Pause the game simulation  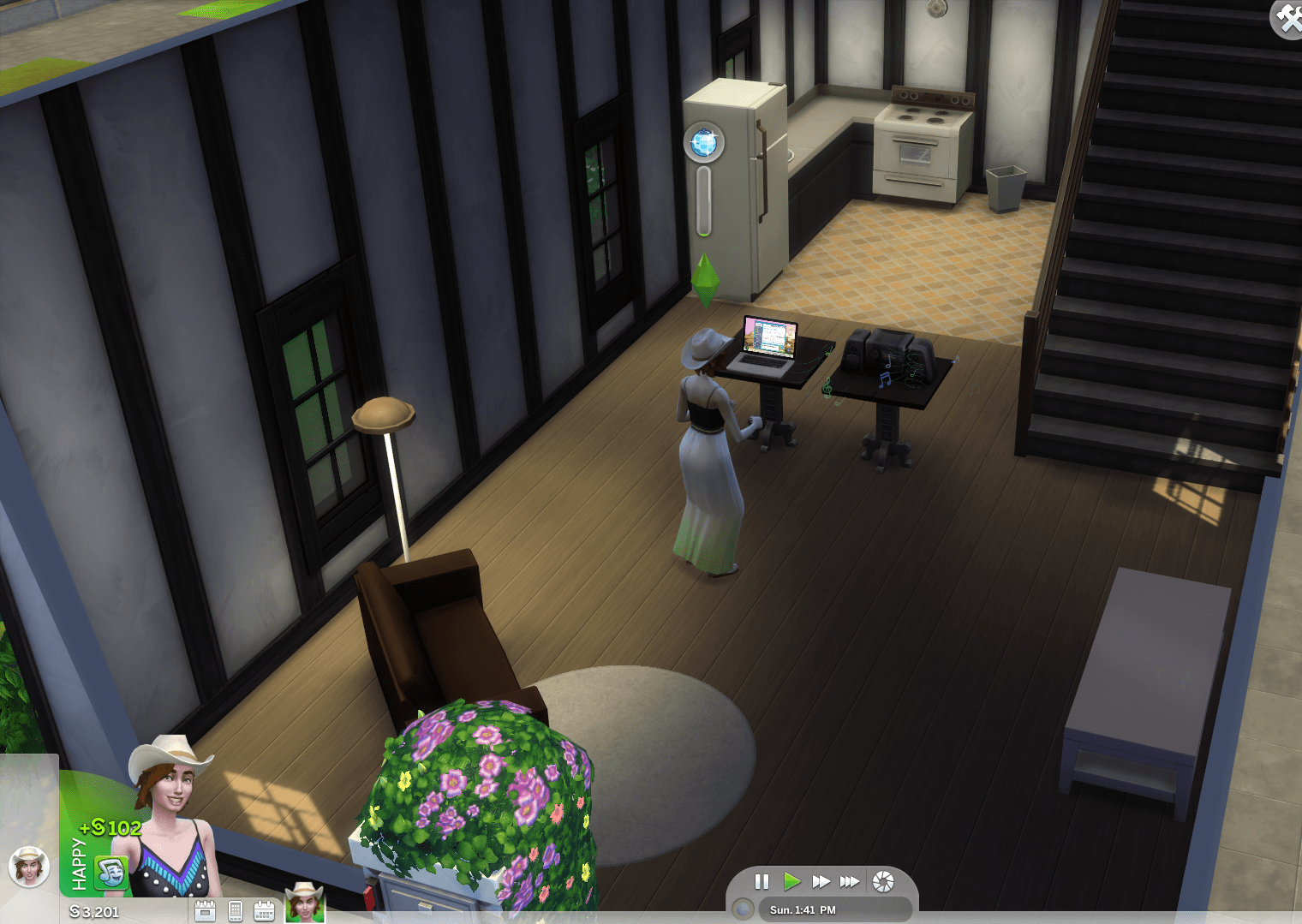pyautogui.click(x=761, y=882)
